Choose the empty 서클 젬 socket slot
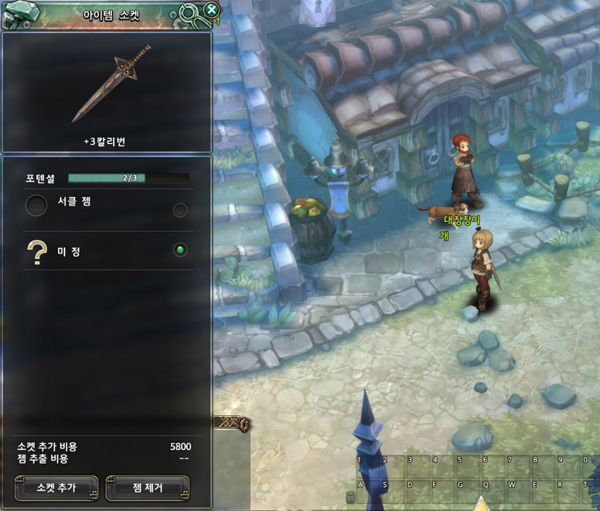Image resolution: width=600 pixels, height=511 pixels. coord(37,206)
